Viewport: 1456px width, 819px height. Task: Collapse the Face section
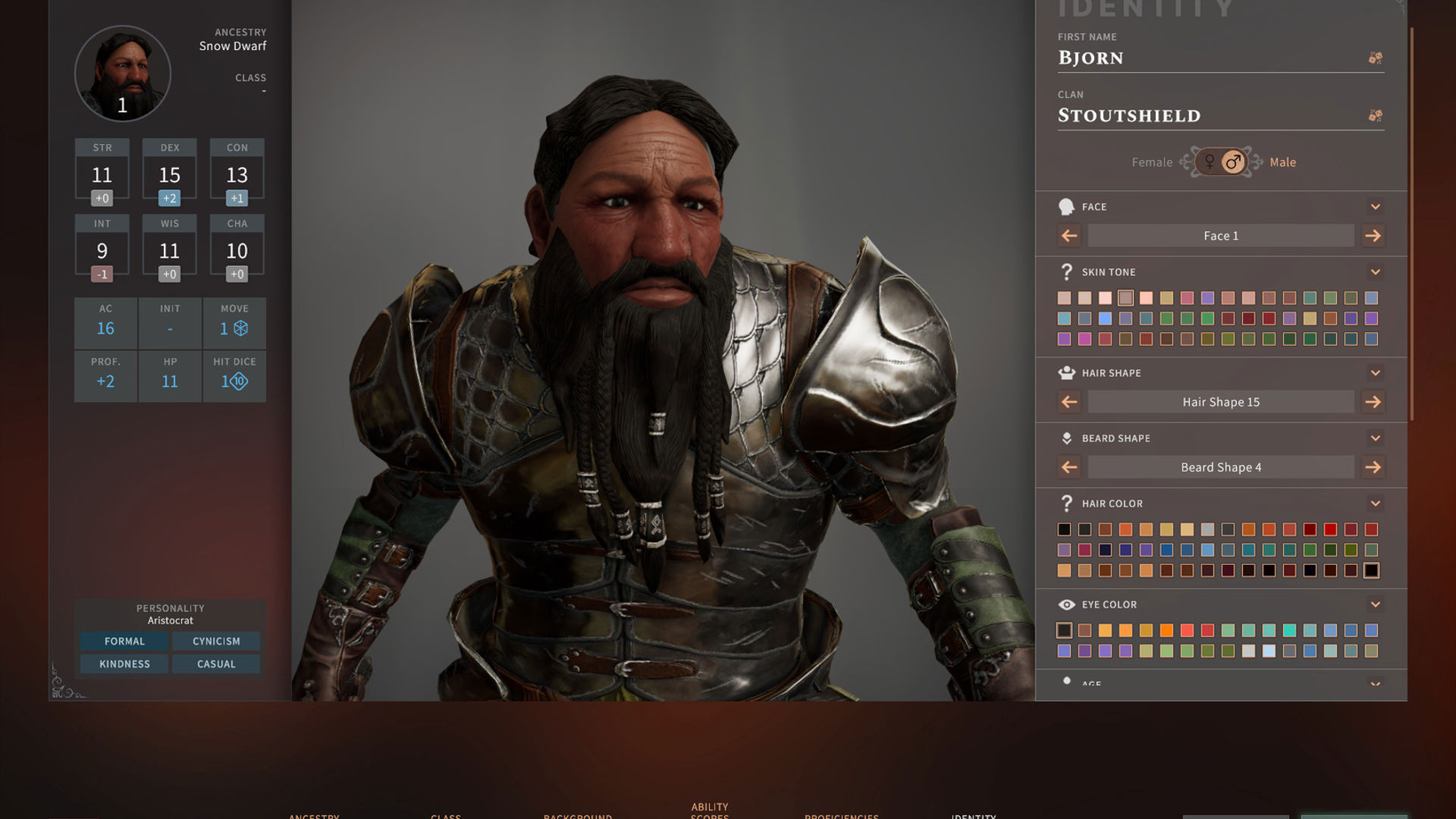tap(1375, 207)
